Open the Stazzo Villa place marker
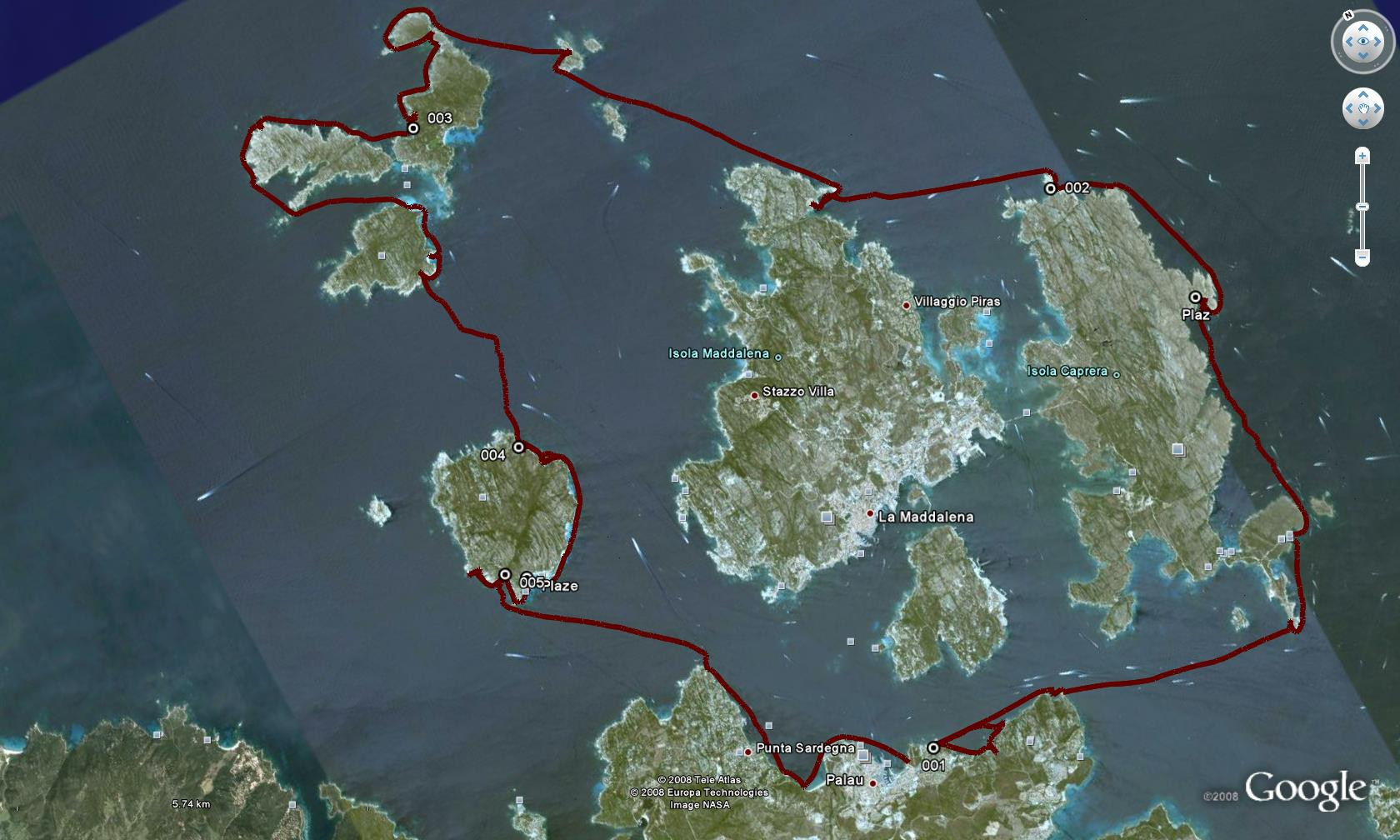This screenshot has width=1400, height=840. click(754, 395)
